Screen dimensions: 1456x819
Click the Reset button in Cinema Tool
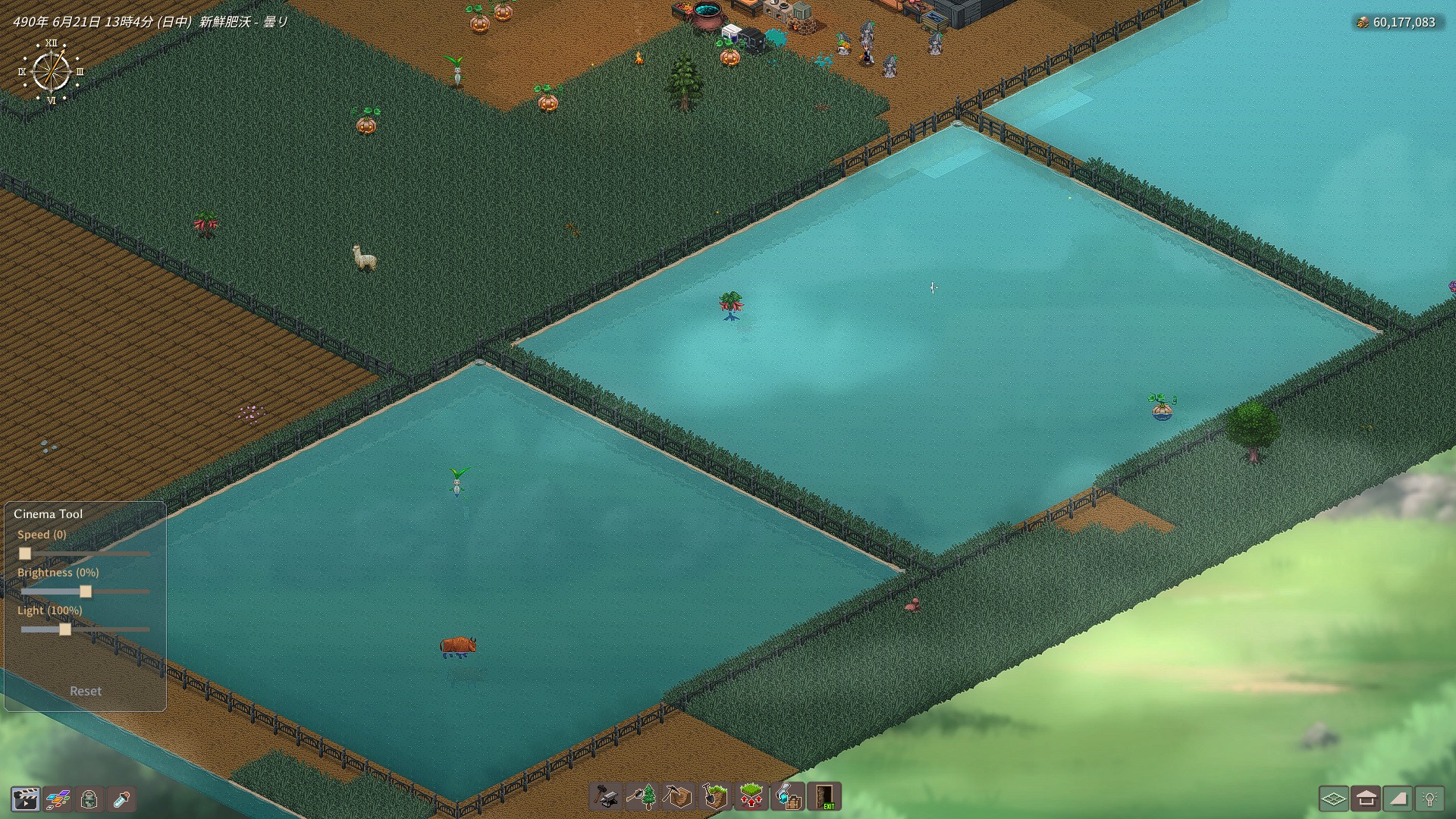coord(85,691)
